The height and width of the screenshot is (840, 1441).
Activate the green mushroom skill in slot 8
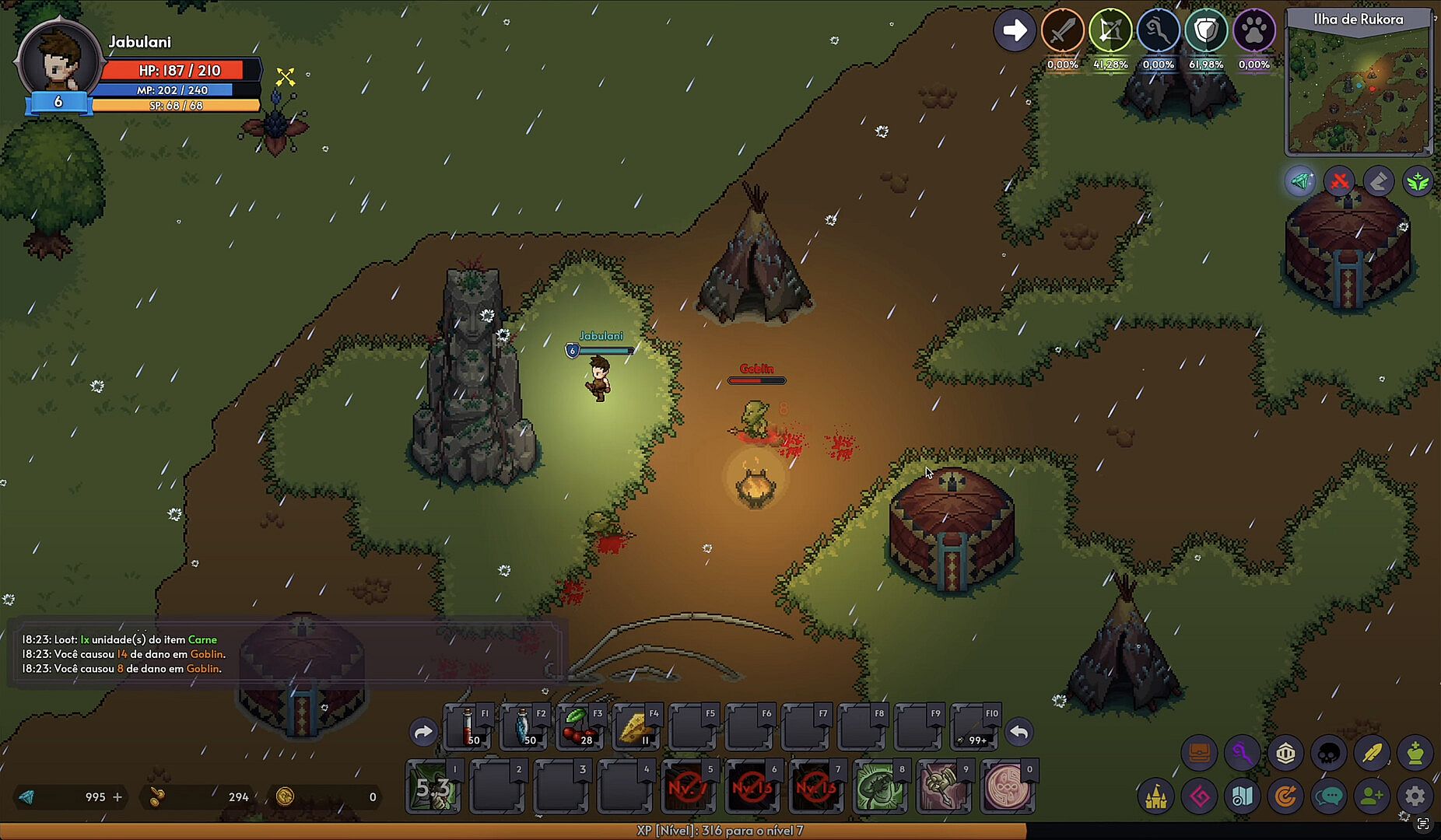coord(879,788)
